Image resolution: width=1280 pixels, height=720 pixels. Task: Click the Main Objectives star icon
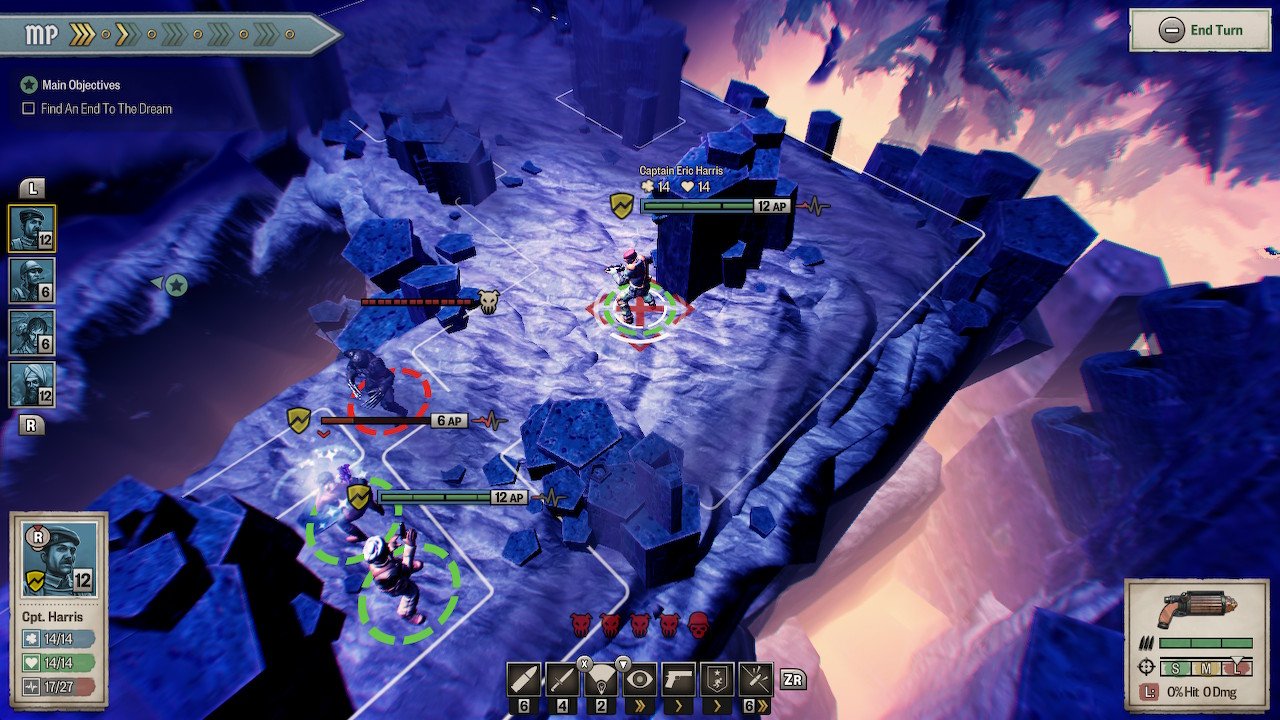[29, 85]
